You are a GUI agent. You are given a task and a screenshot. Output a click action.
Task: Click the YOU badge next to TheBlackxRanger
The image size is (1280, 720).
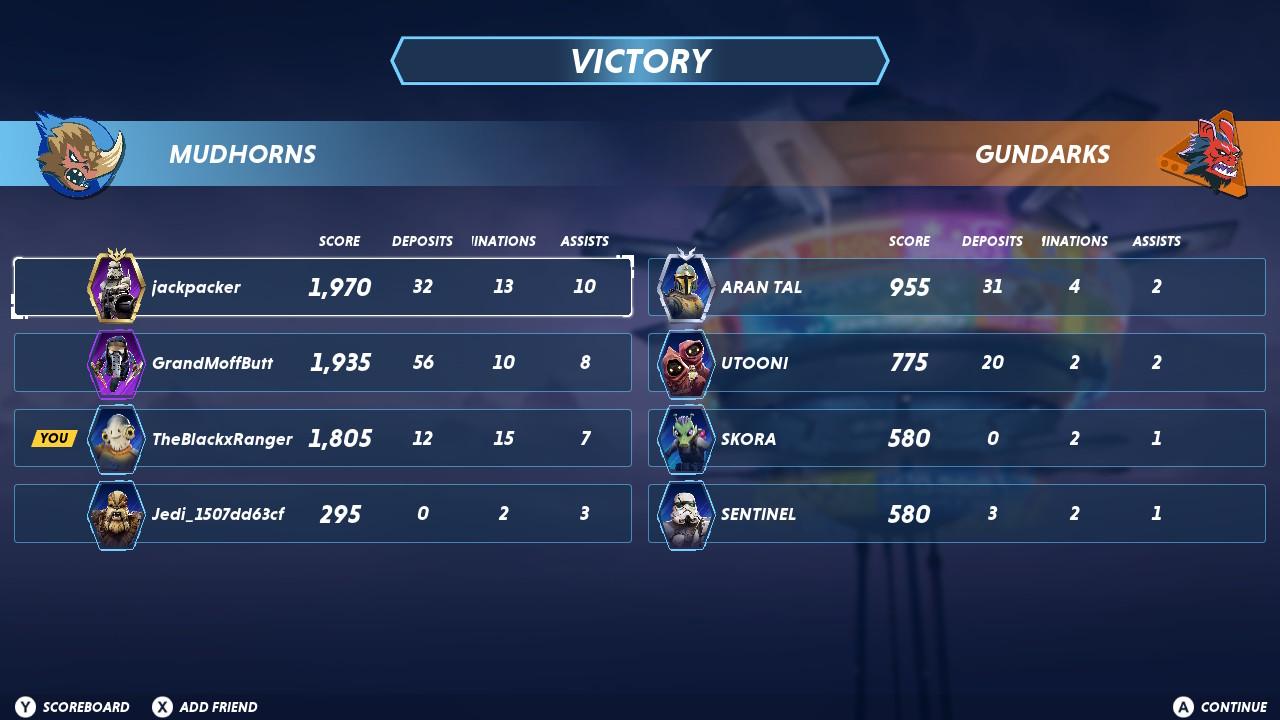(x=53, y=437)
